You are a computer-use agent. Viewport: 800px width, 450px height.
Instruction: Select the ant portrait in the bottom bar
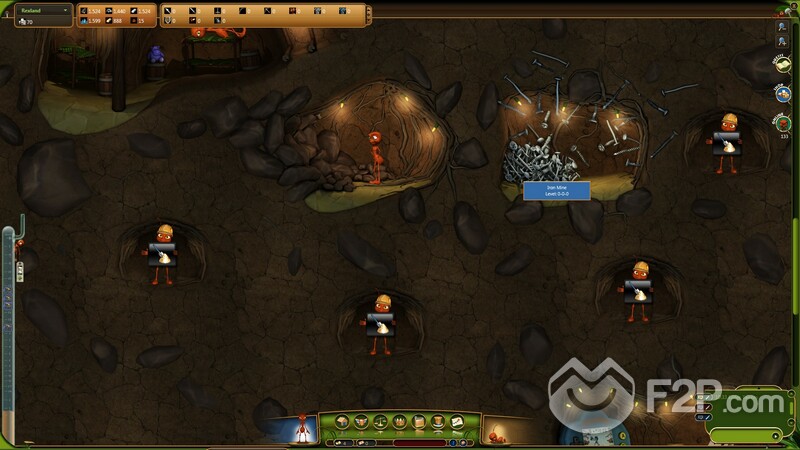click(301, 430)
